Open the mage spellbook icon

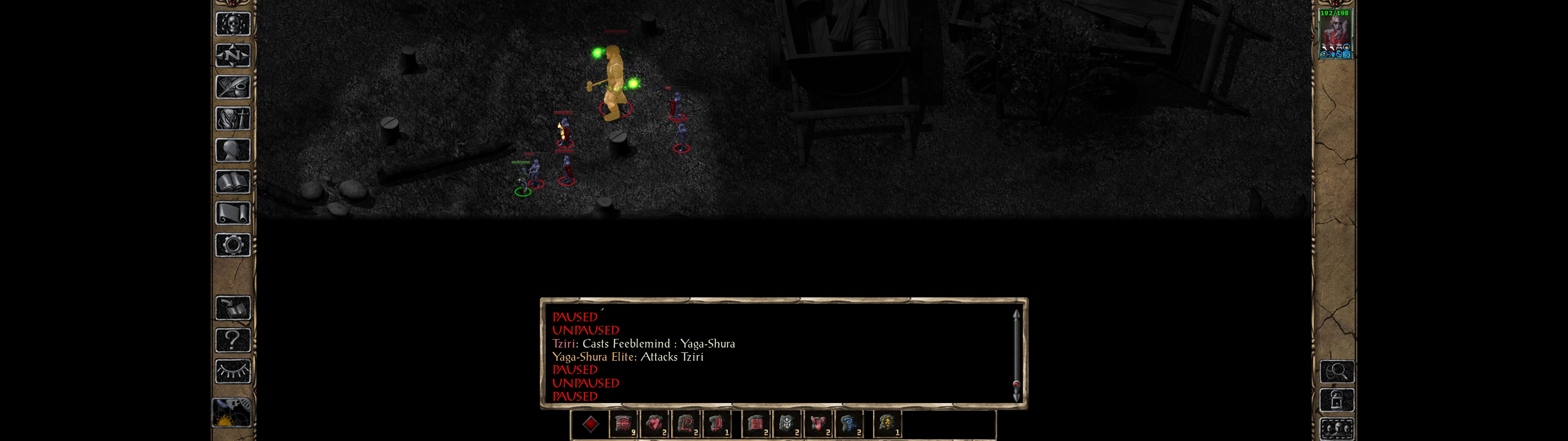click(232, 182)
